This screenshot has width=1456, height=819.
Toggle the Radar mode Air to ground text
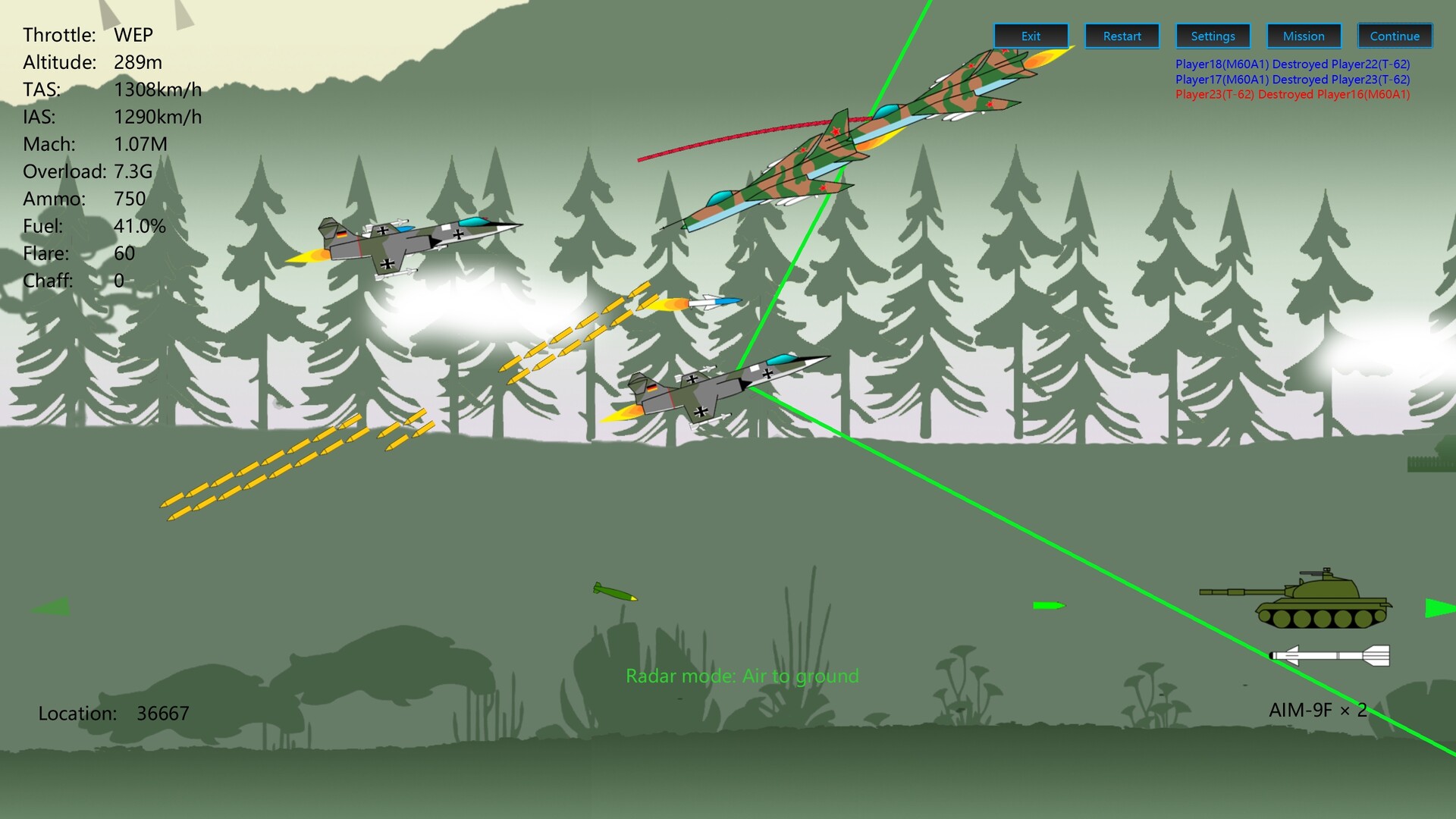(x=742, y=676)
